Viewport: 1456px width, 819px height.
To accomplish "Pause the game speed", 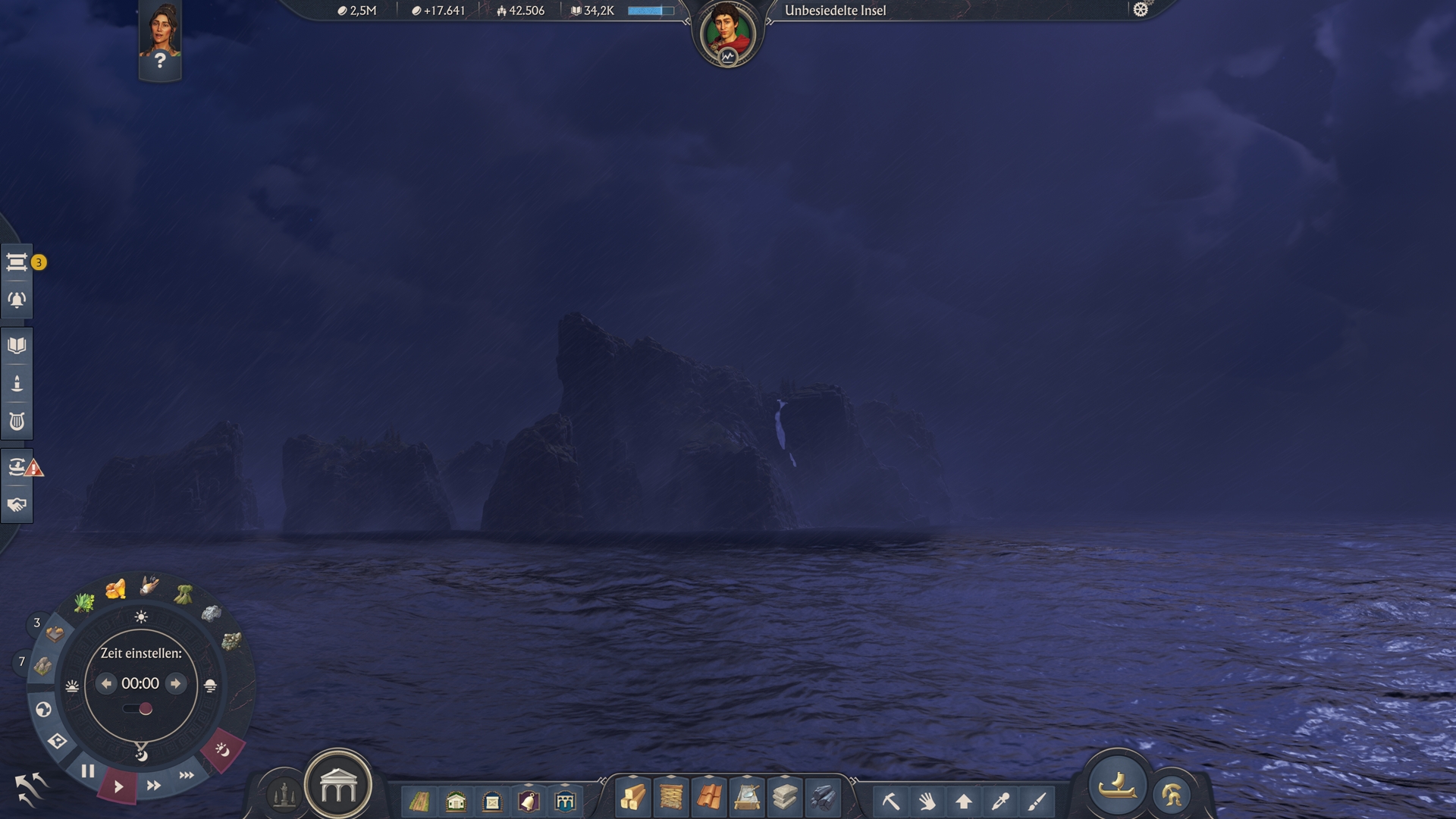I will coord(88,771).
